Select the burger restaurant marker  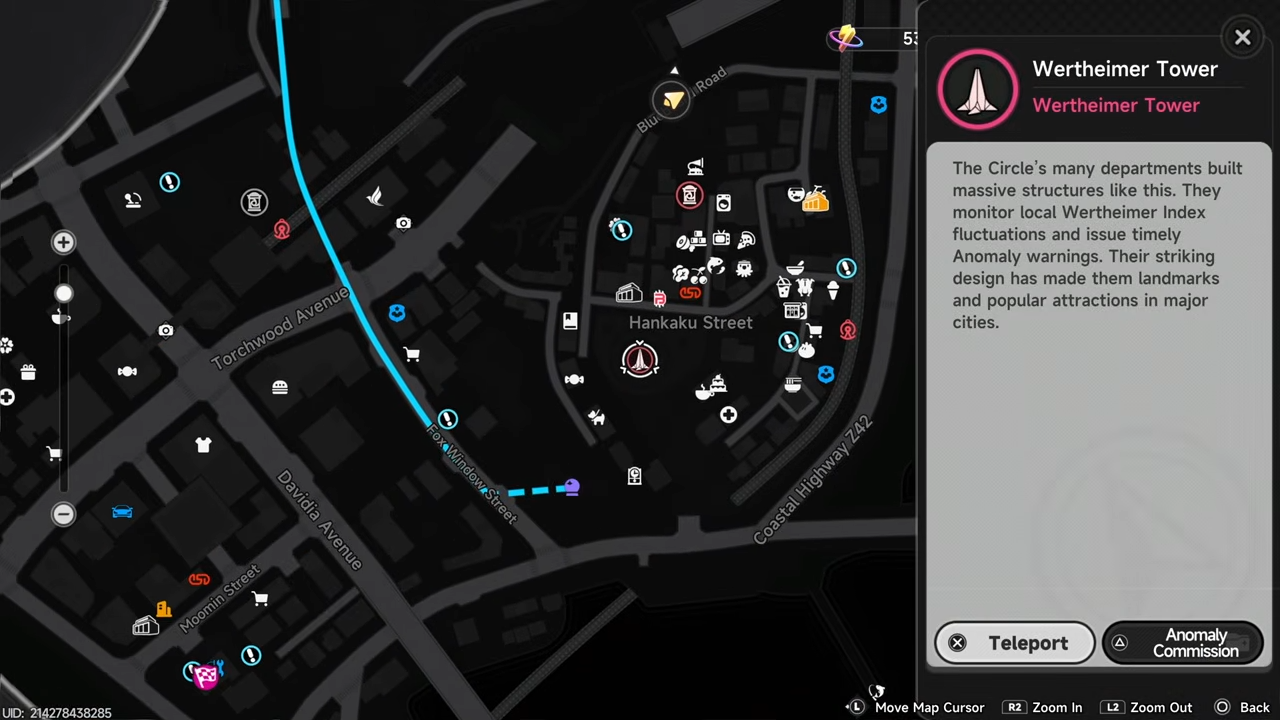[x=280, y=387]
